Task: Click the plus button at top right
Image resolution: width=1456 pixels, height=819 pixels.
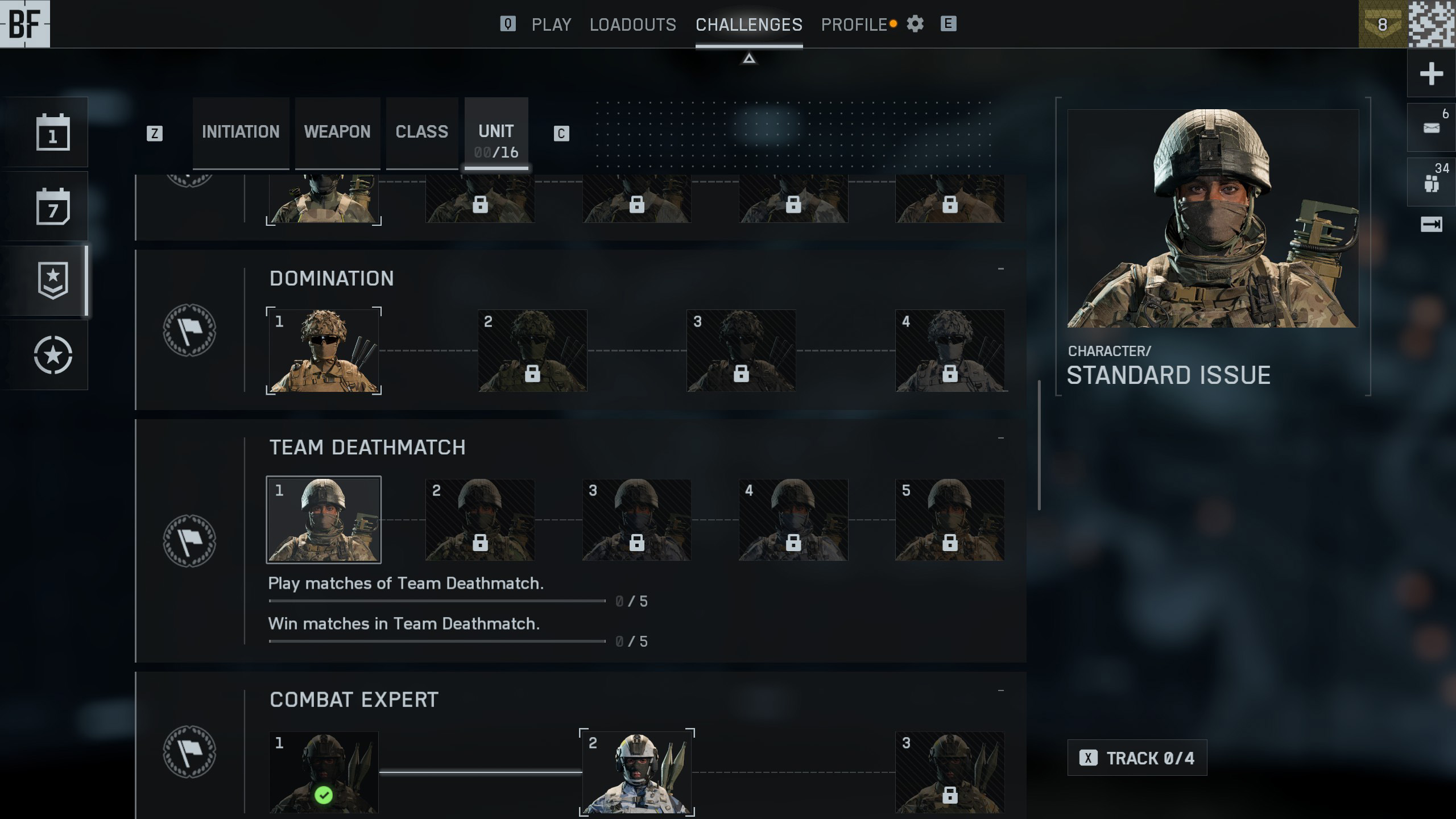Action: pyautogui.click(x=1431, y=73)
